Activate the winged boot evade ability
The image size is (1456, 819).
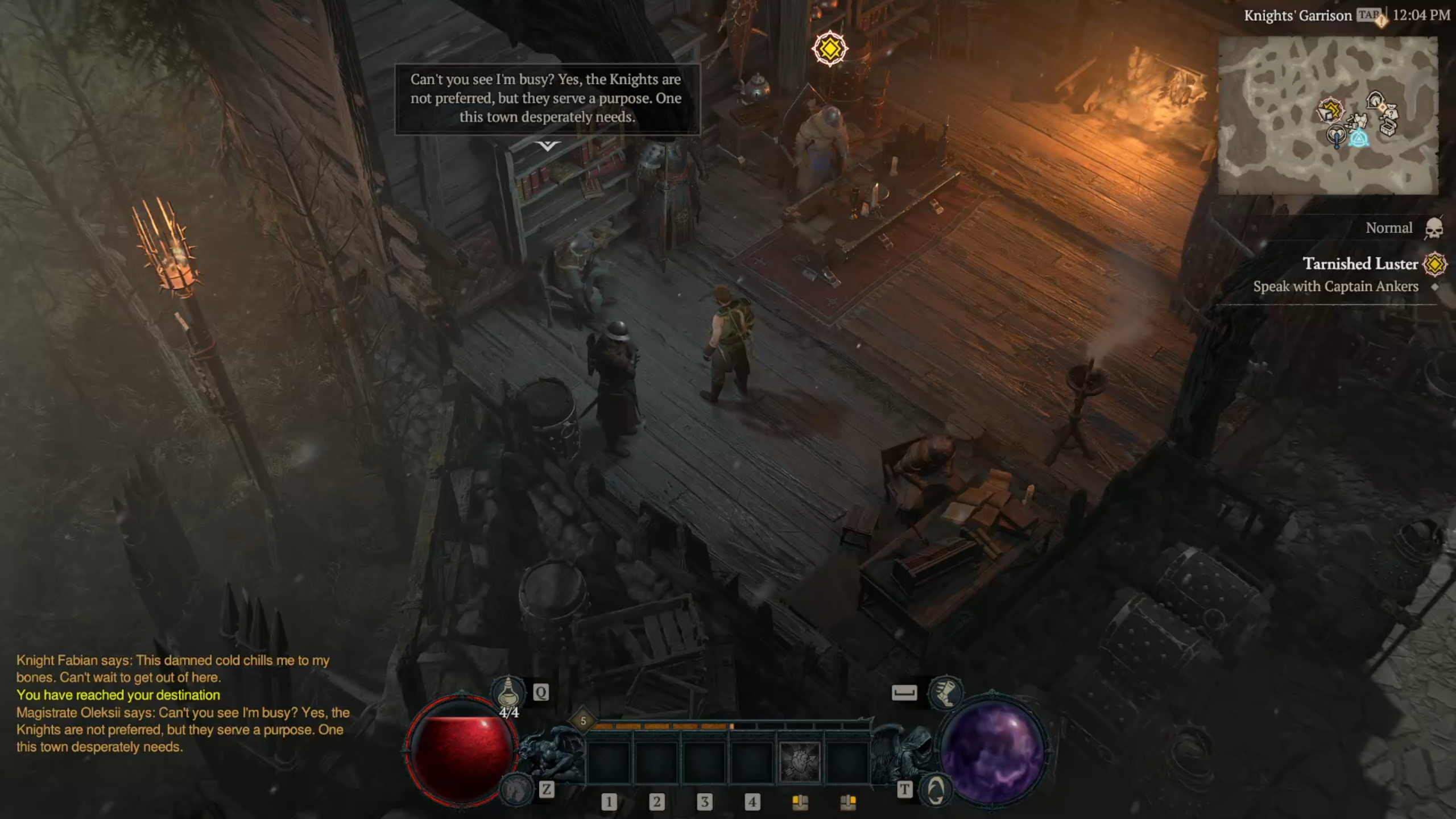945,692
